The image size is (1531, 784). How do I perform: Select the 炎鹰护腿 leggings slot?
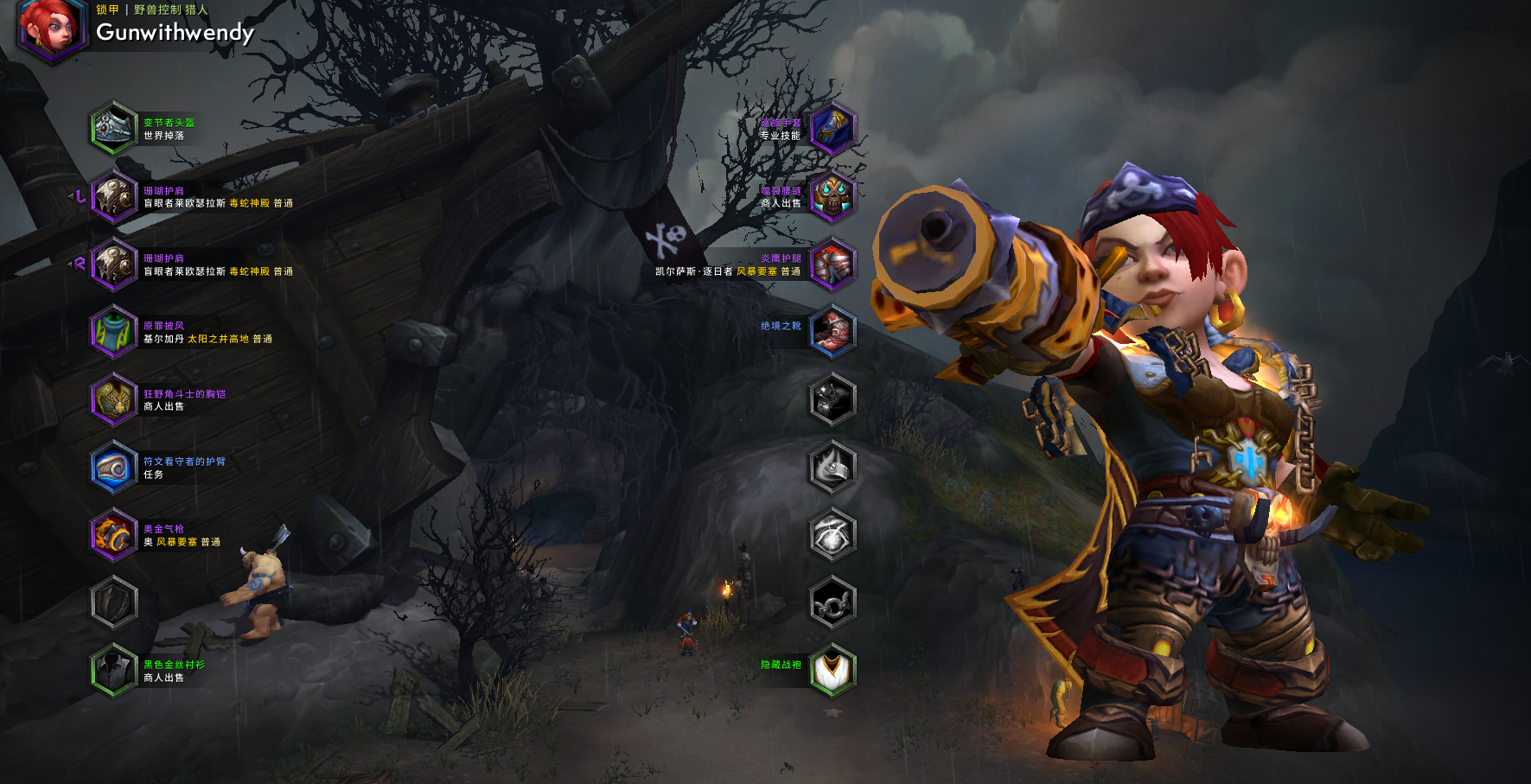832,264
